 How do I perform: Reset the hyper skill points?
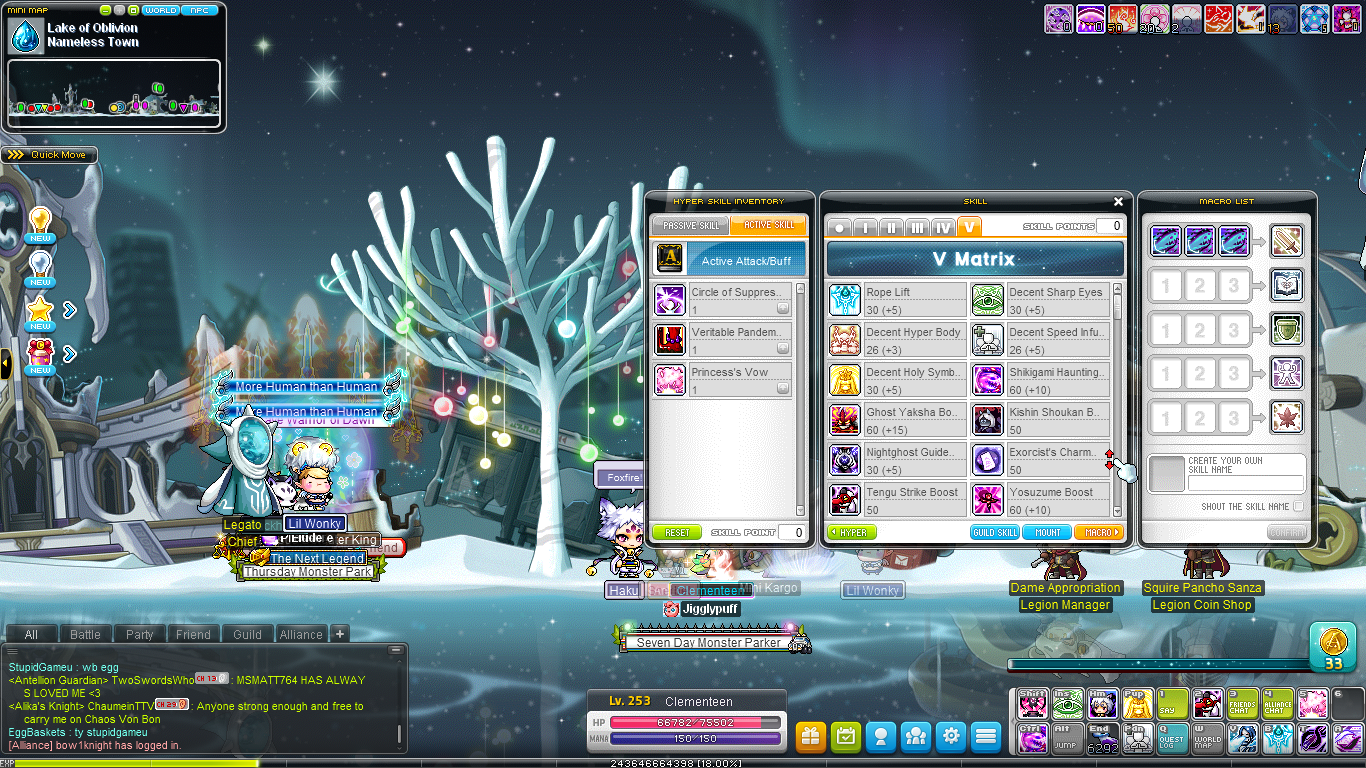(676, 532)
